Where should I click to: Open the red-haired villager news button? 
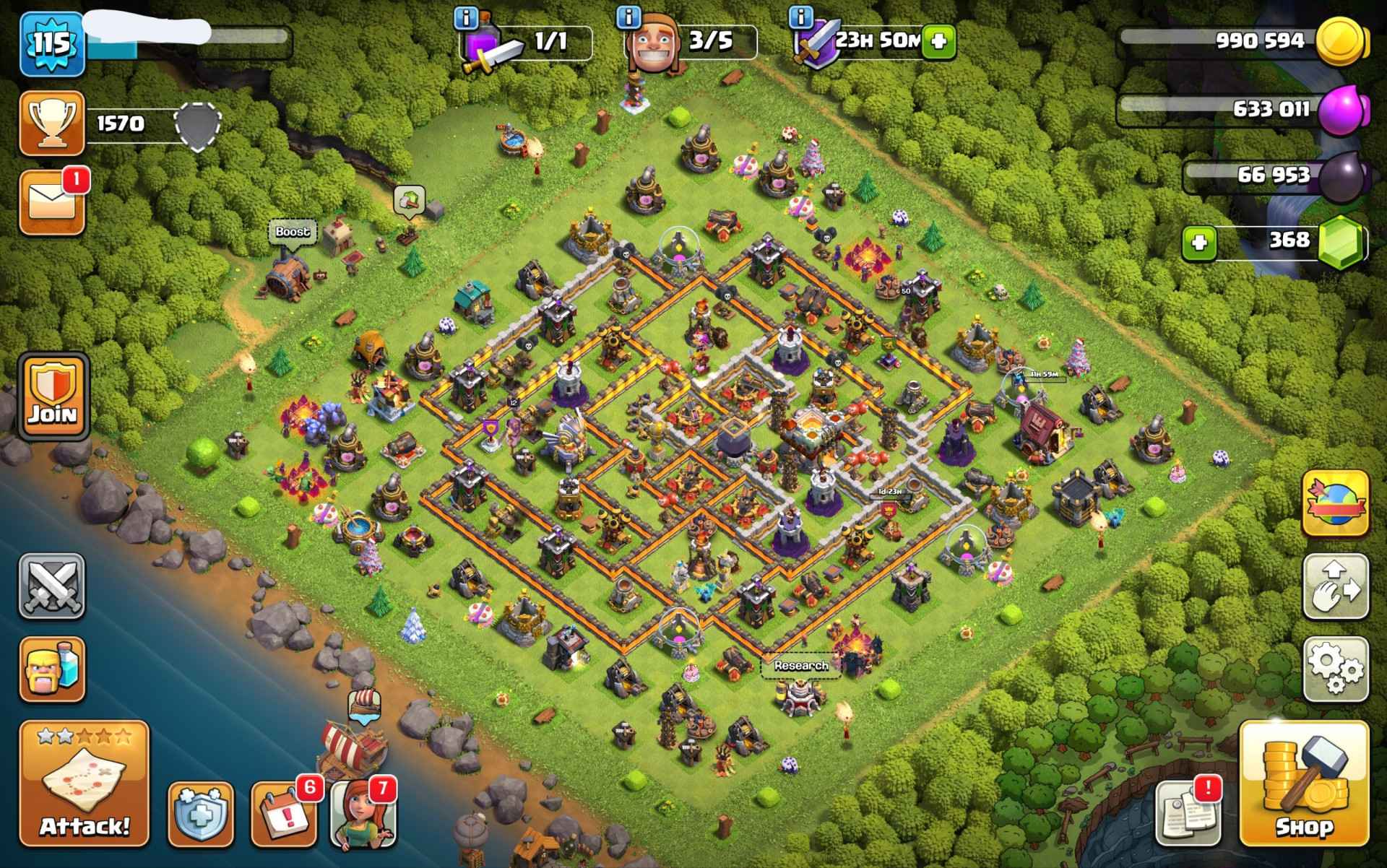[x=363, y=814]
